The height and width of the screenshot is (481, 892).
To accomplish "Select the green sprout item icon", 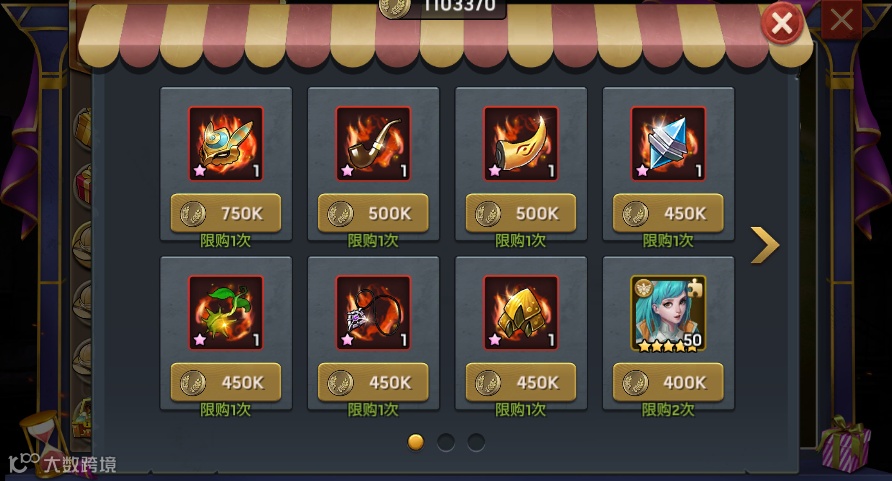I will (226, 313).
